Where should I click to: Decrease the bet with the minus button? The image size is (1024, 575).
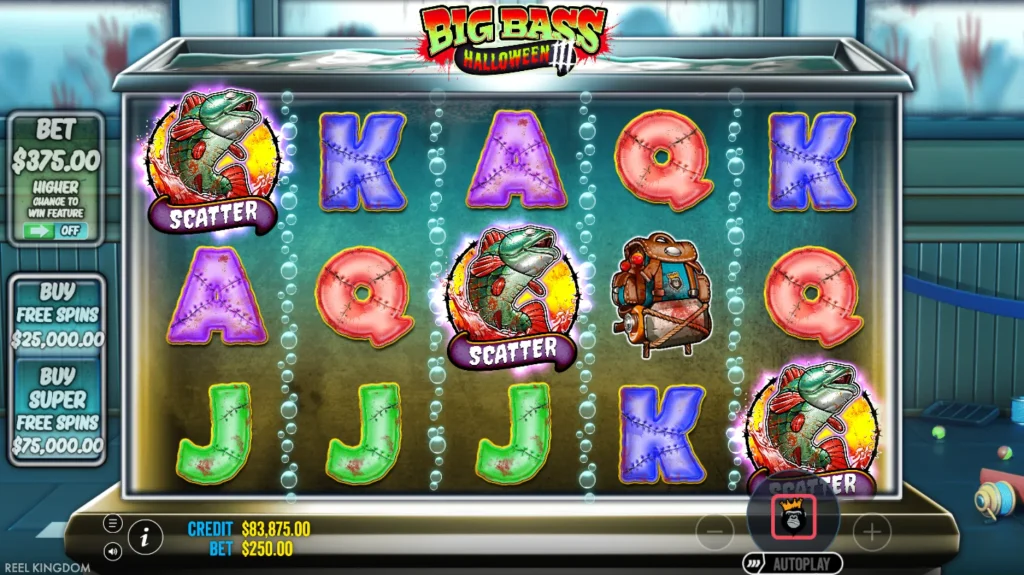tap(714, 532)
